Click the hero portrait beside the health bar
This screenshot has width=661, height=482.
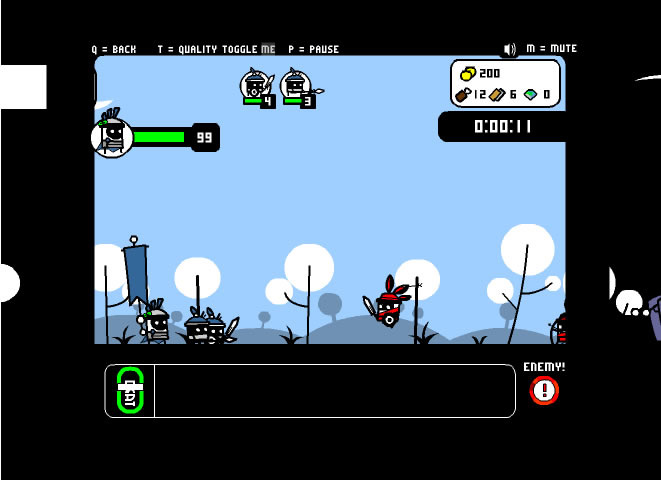pos(112,136)
